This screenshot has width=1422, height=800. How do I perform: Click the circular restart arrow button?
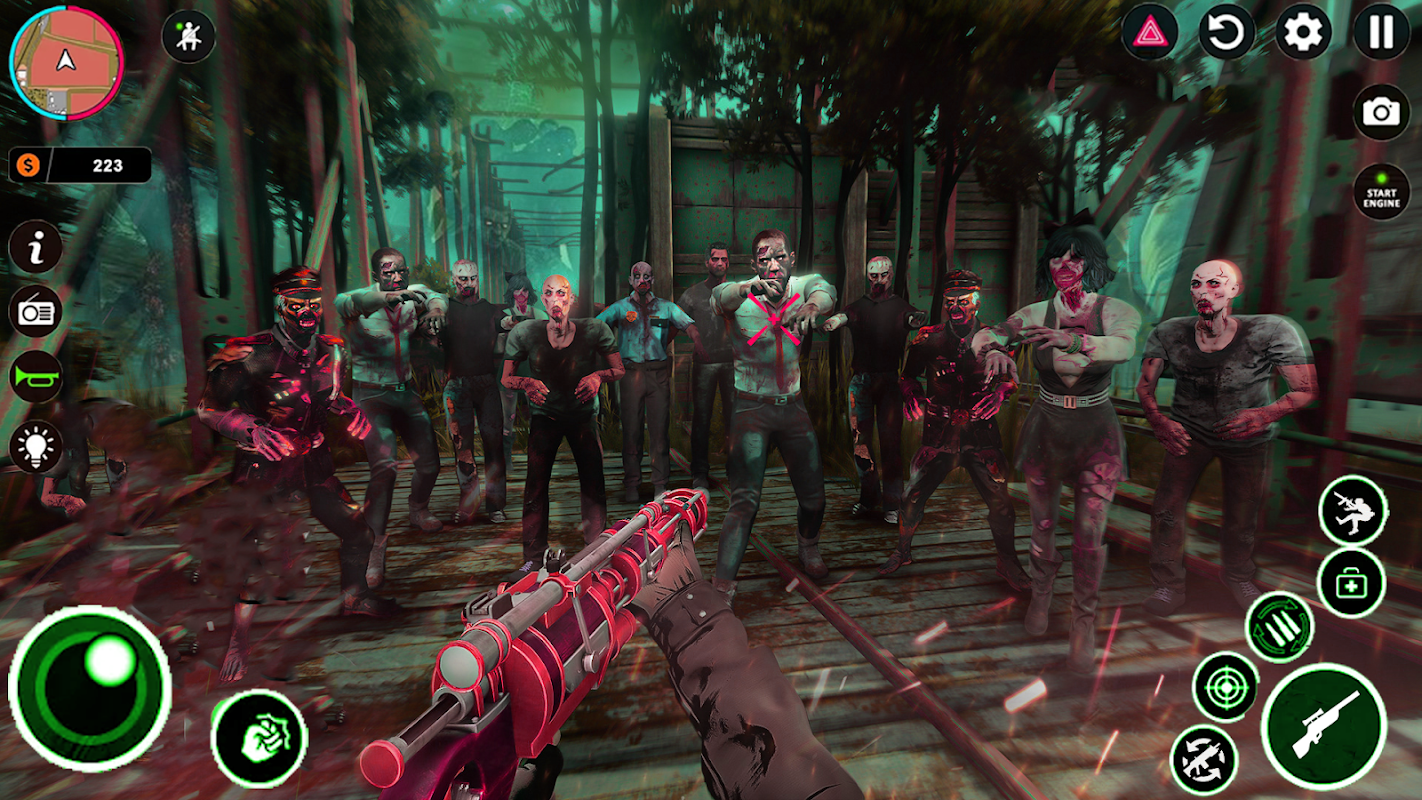pyautogui.click(x=1226, y=34)
